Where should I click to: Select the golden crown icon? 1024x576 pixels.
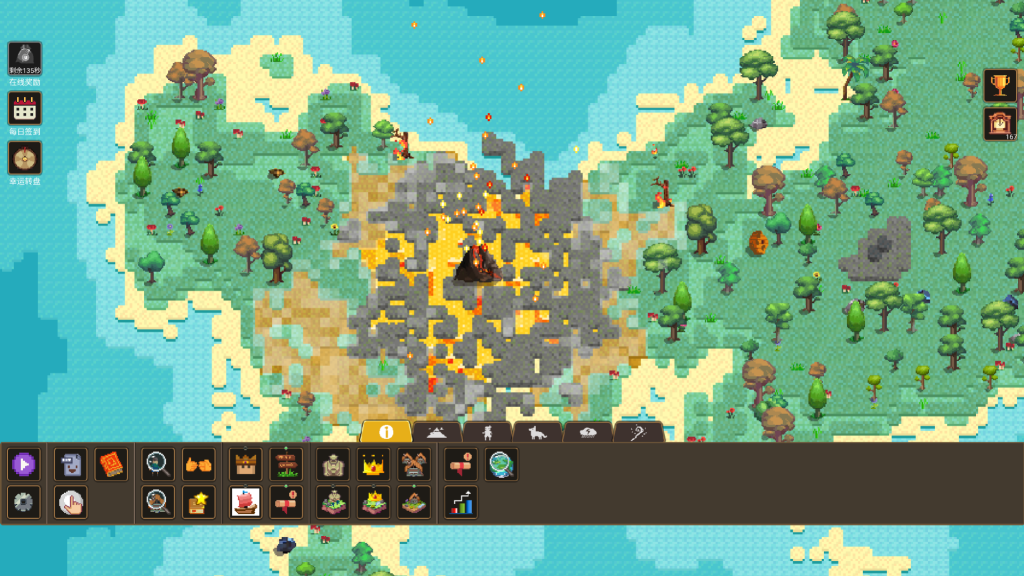(x=373, y=464)
